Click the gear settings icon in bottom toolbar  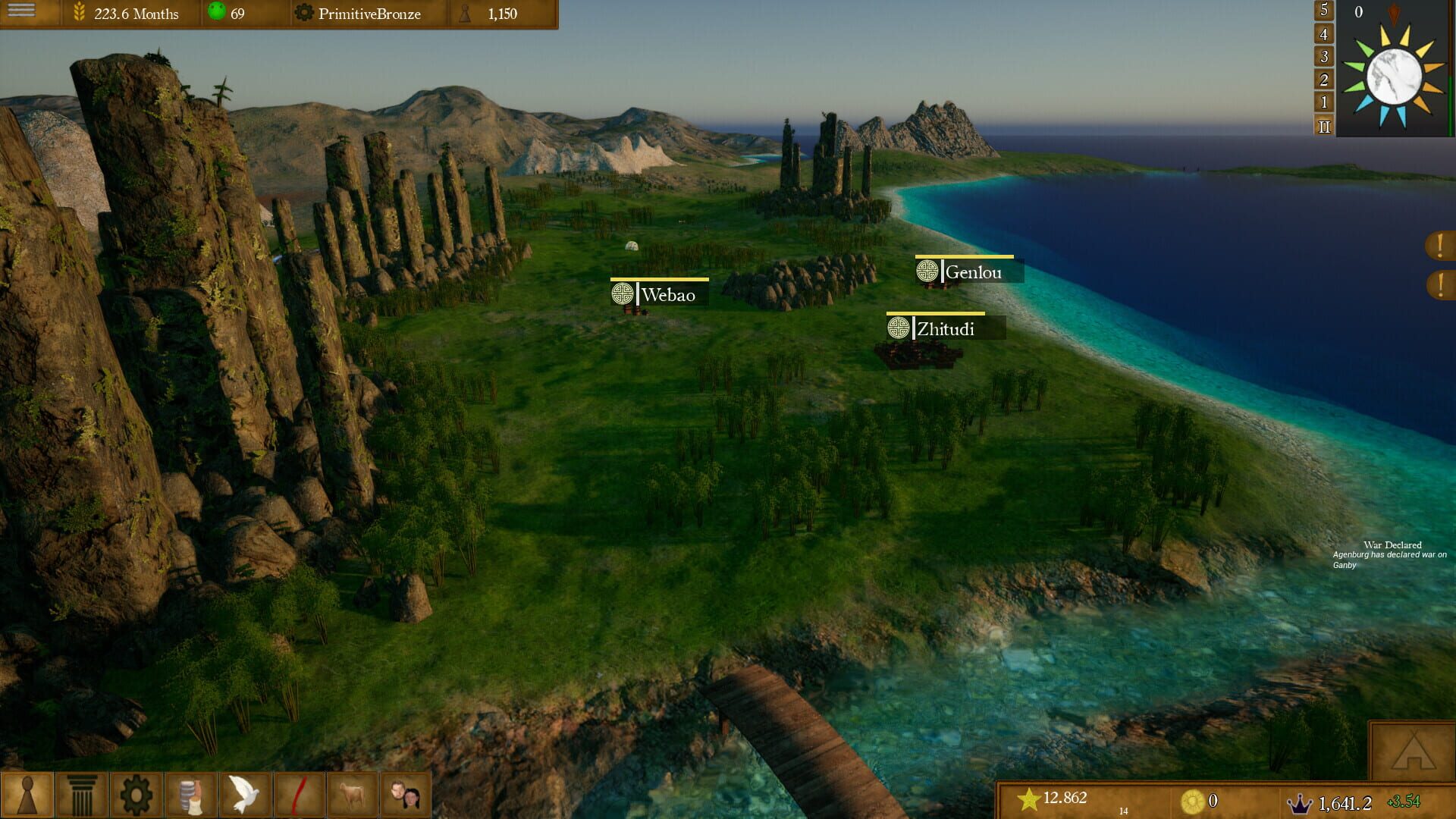tap(135, 795)
